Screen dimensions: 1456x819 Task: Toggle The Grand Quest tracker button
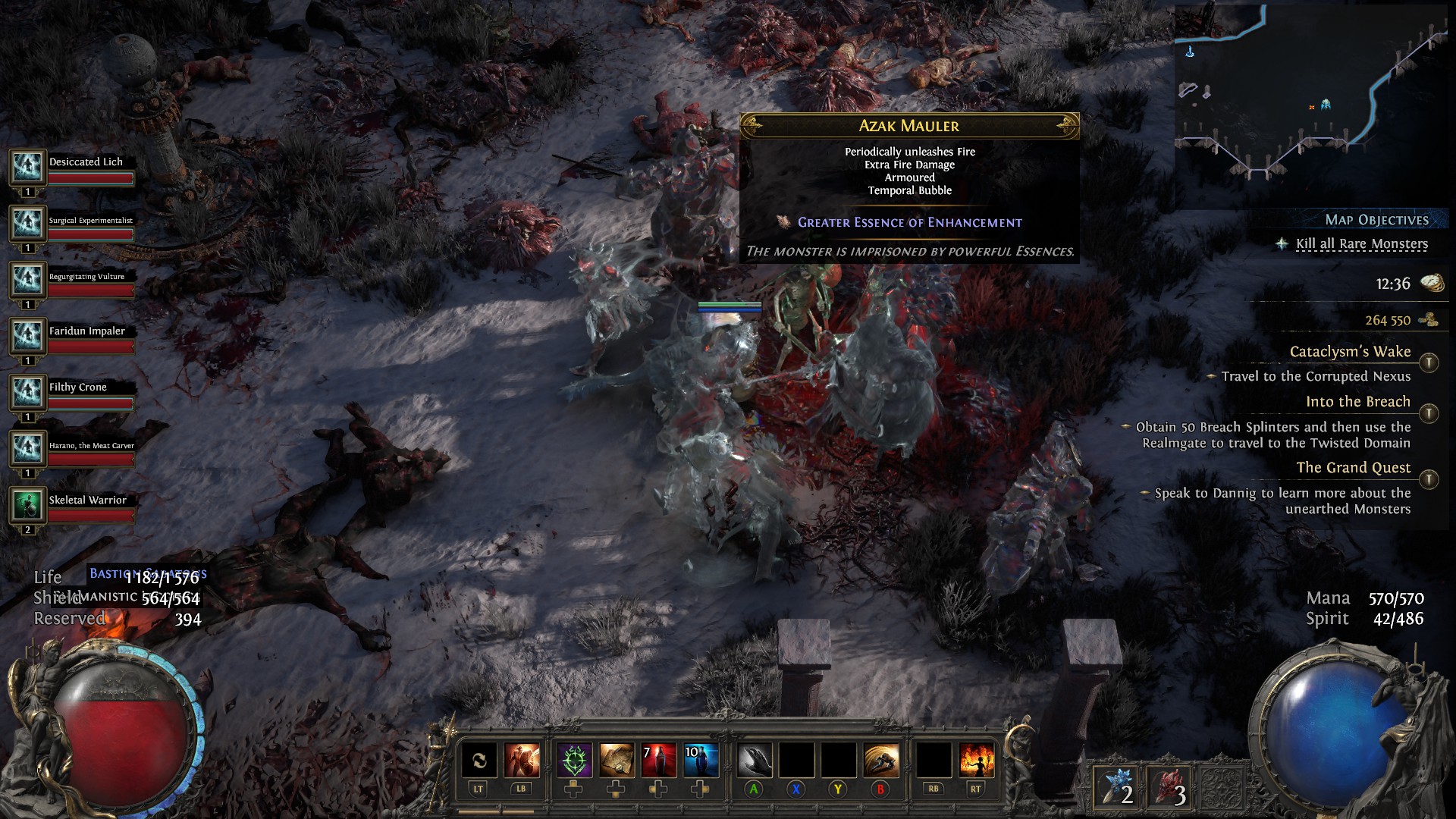click(1429, 479)
